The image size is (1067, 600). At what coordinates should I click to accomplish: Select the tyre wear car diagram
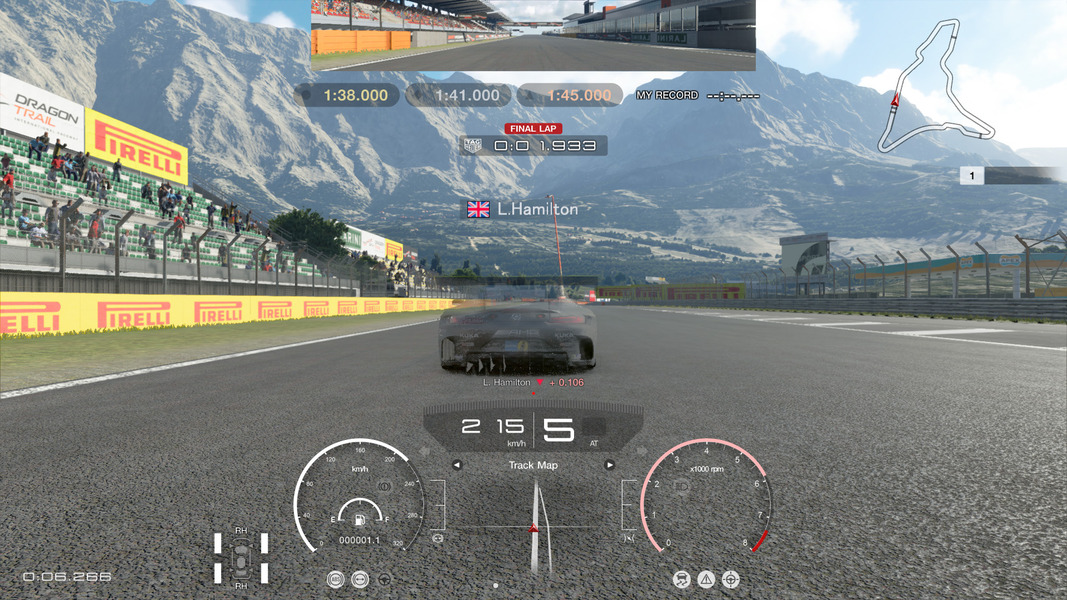point(241,557)
